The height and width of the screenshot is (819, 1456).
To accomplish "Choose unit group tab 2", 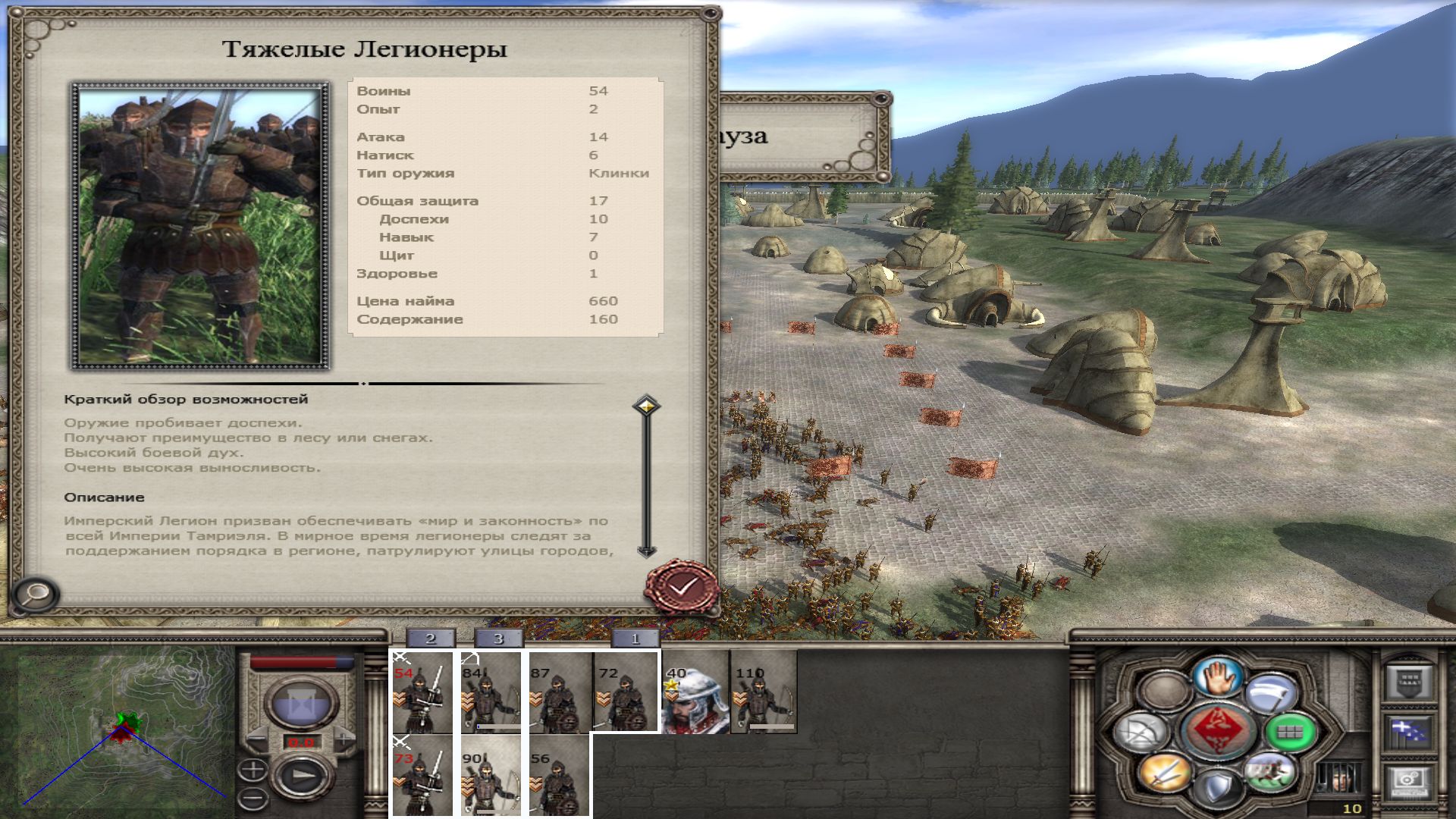I will 430,639.
